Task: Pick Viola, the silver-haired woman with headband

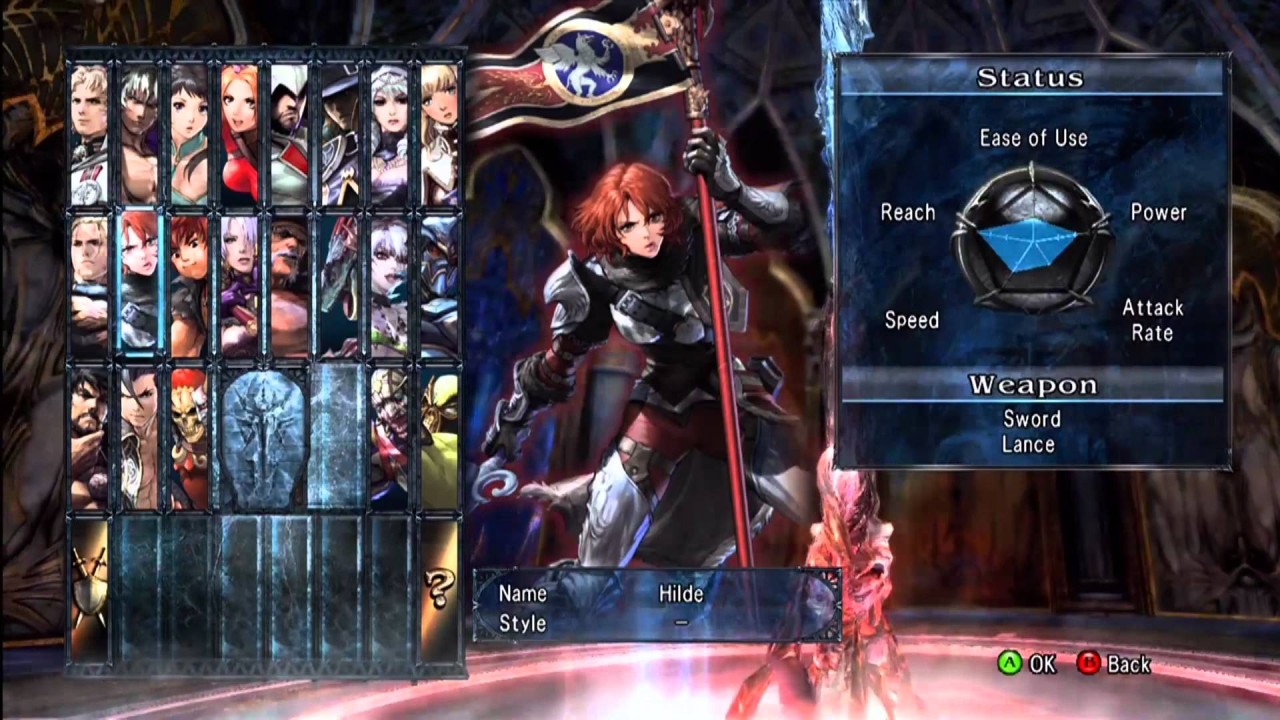Action: click(390, 134)
